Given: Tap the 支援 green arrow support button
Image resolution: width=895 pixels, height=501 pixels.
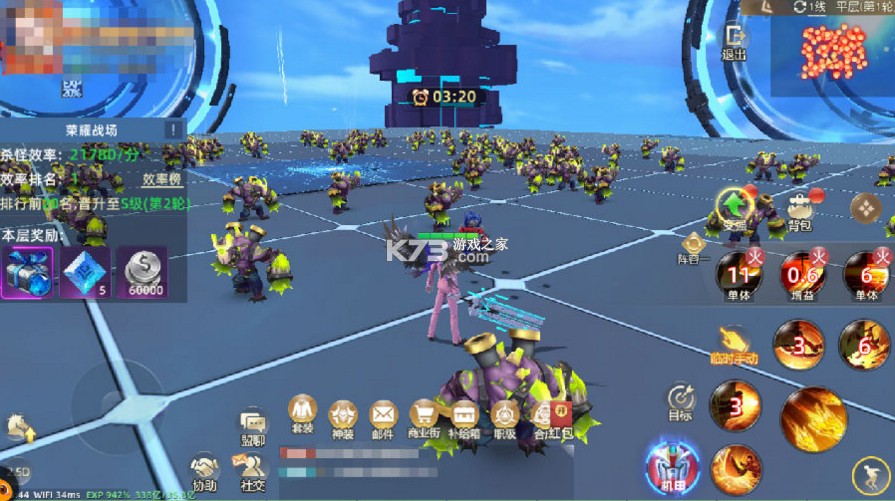Looking at the screenshot, I should [735, 207].
